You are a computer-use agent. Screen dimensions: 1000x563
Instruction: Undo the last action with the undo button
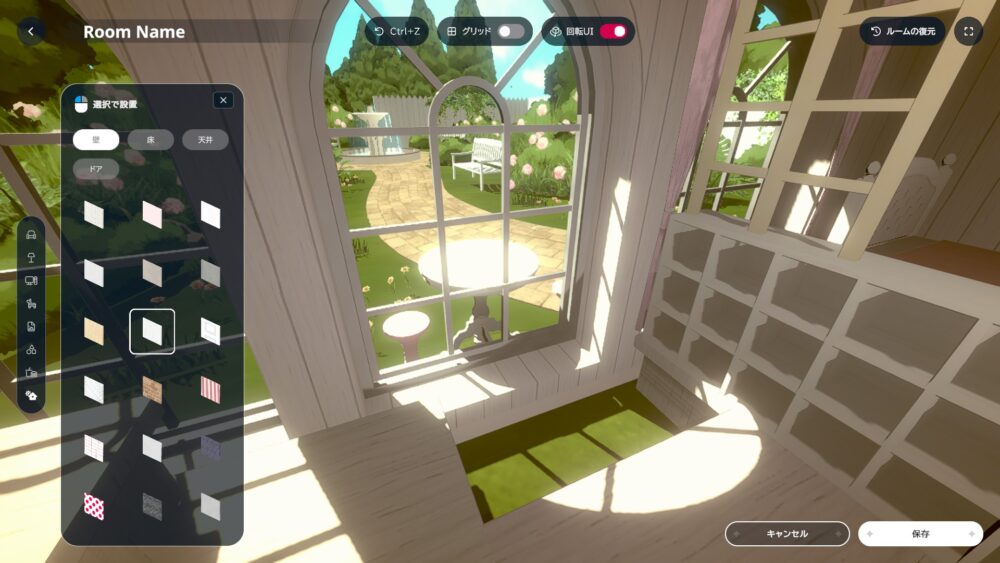(x=396, y=31)
